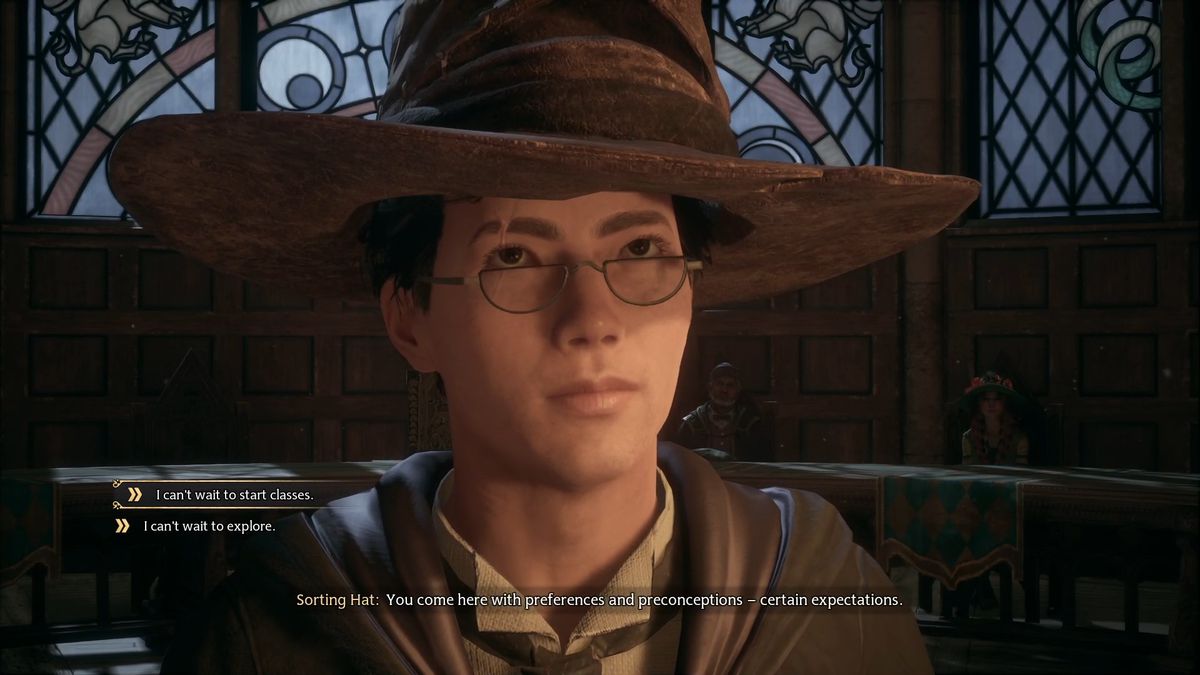Viewport: 1200px width, 675px height.
Task: Select "I can't wait to explore." reply
Action: click(x=209, y=525)
